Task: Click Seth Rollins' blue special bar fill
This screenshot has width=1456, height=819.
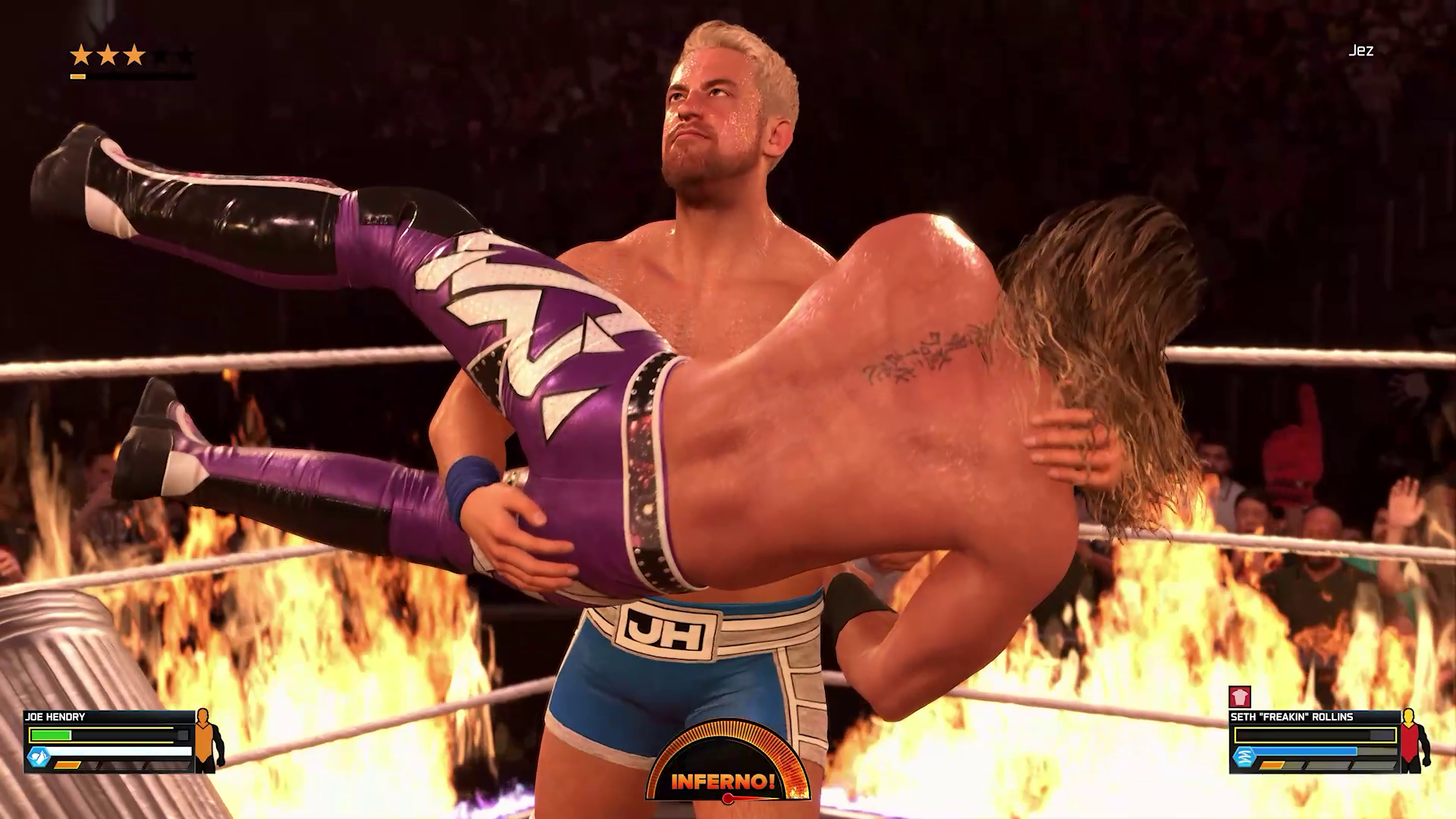Action: (x=1302, y=752)
